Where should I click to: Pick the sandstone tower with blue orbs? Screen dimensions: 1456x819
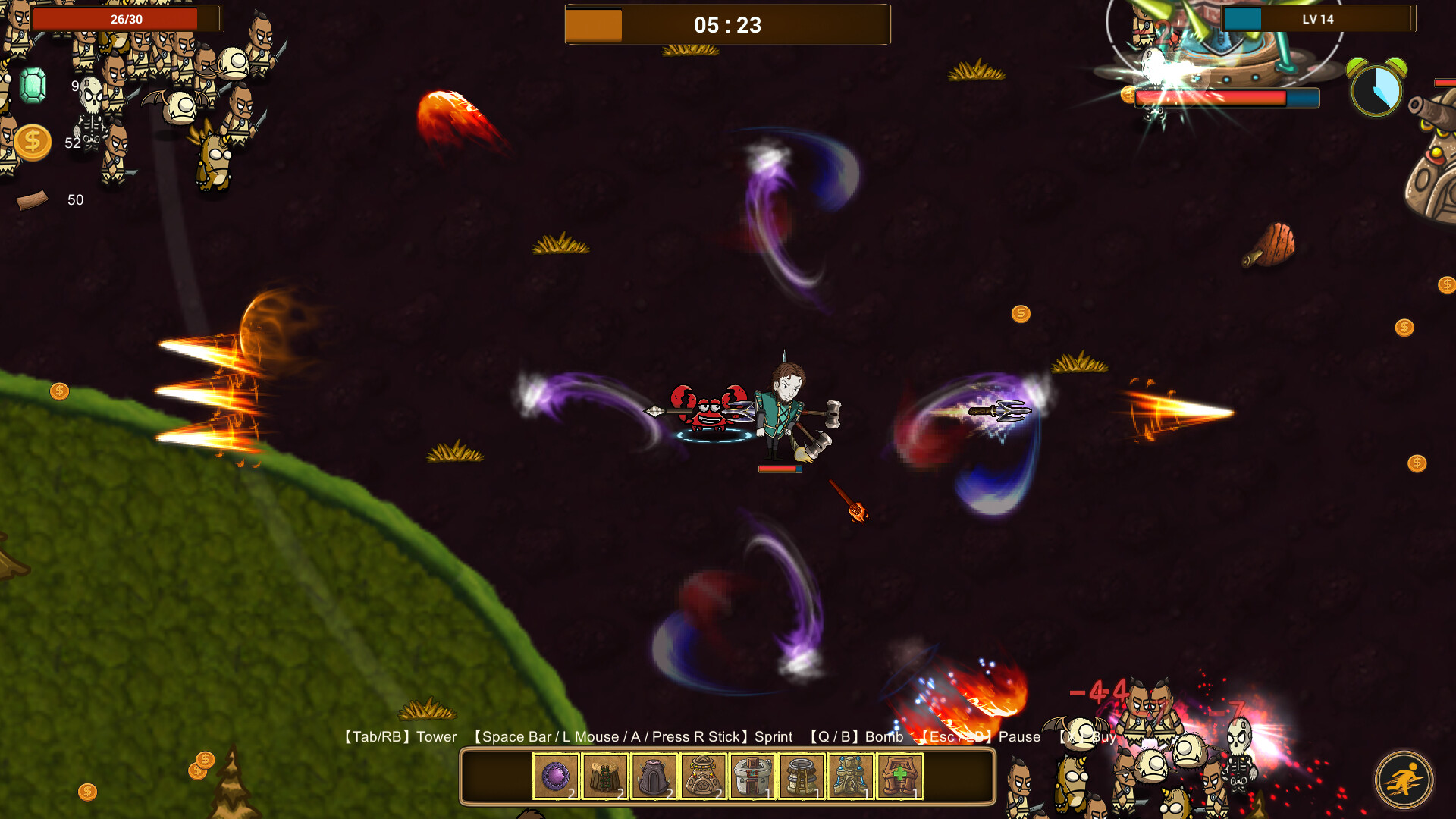pyautogui.click(x=851, y=777)
